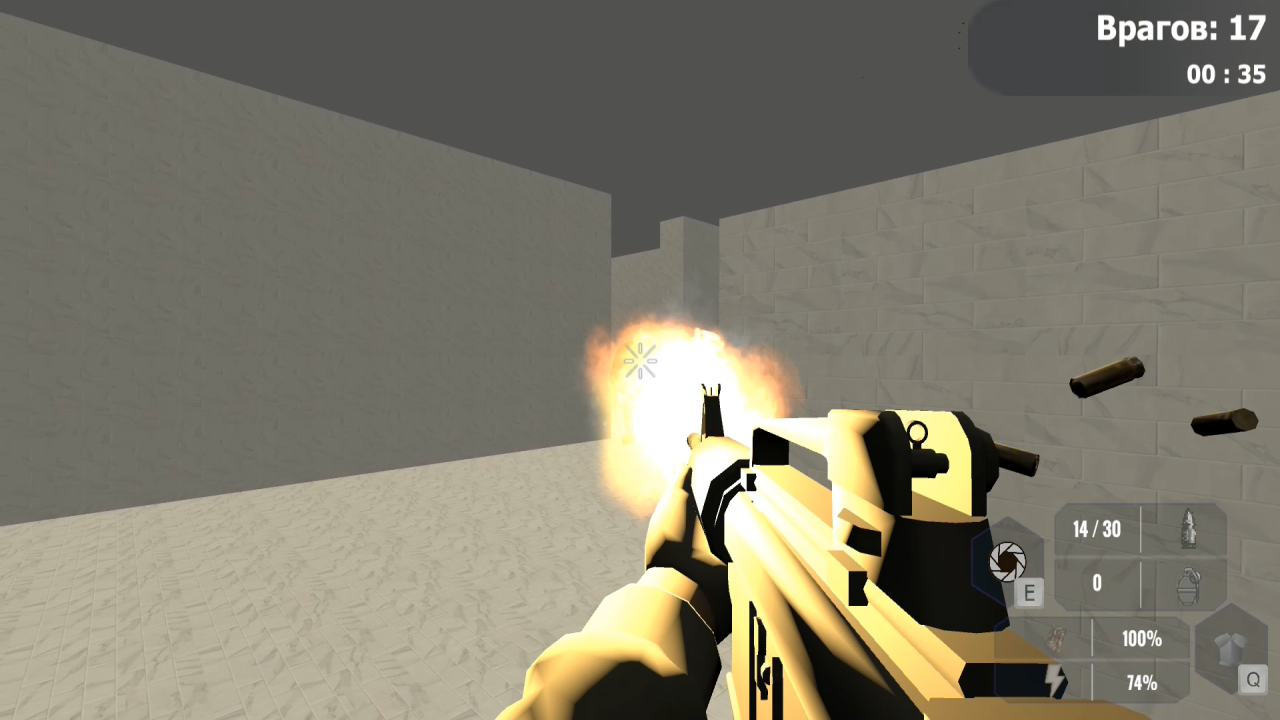Viewport: 1280px width, 720px height.
Task: Click the grenade count showing 0
Action: (x=1096, y=584)
